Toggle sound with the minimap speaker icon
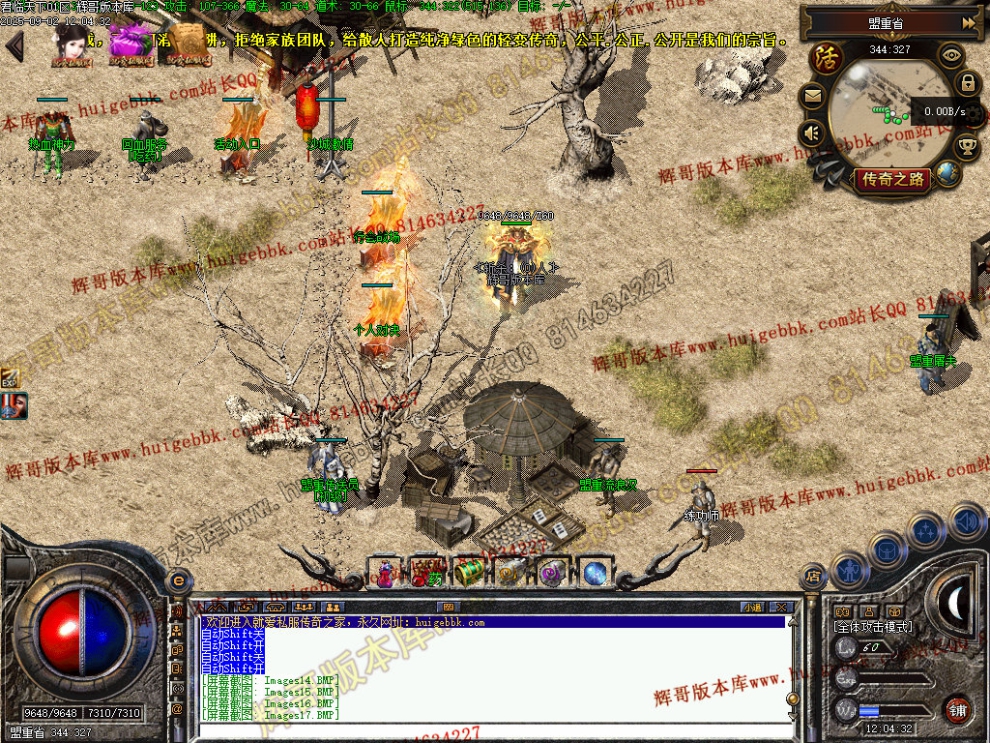 [813, 132]
